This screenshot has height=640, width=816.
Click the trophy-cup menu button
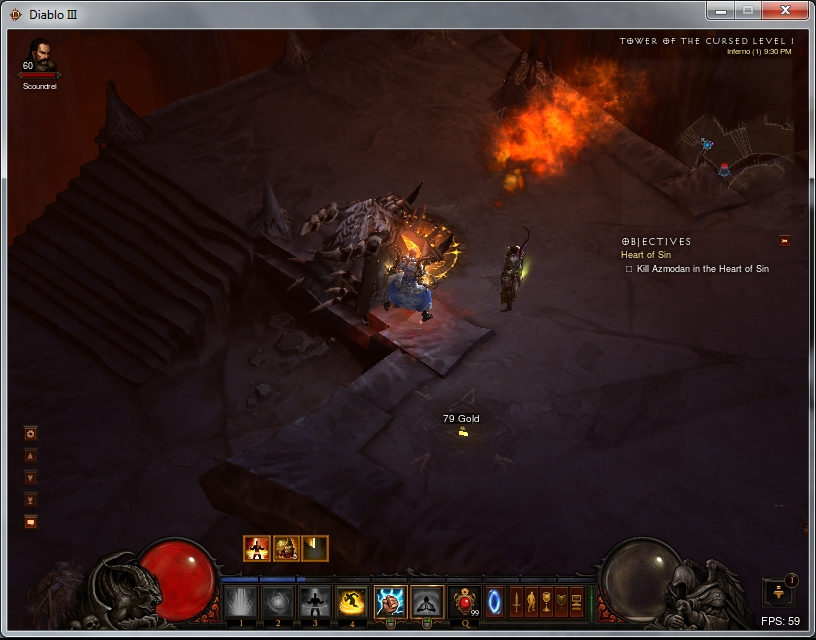546,602
